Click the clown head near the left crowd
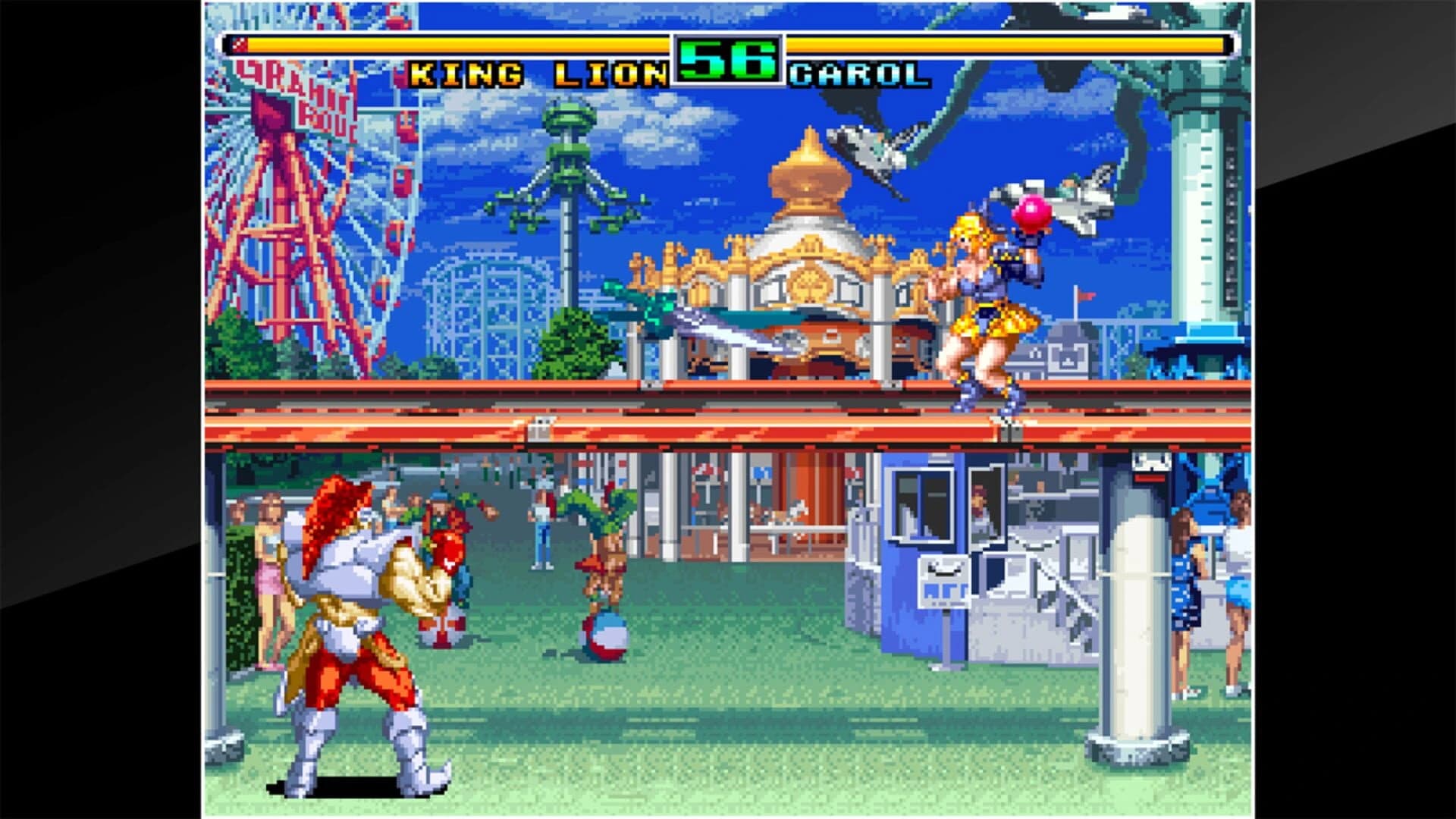Viewport: 1456px width, 819px height. (x=448, y=554)
